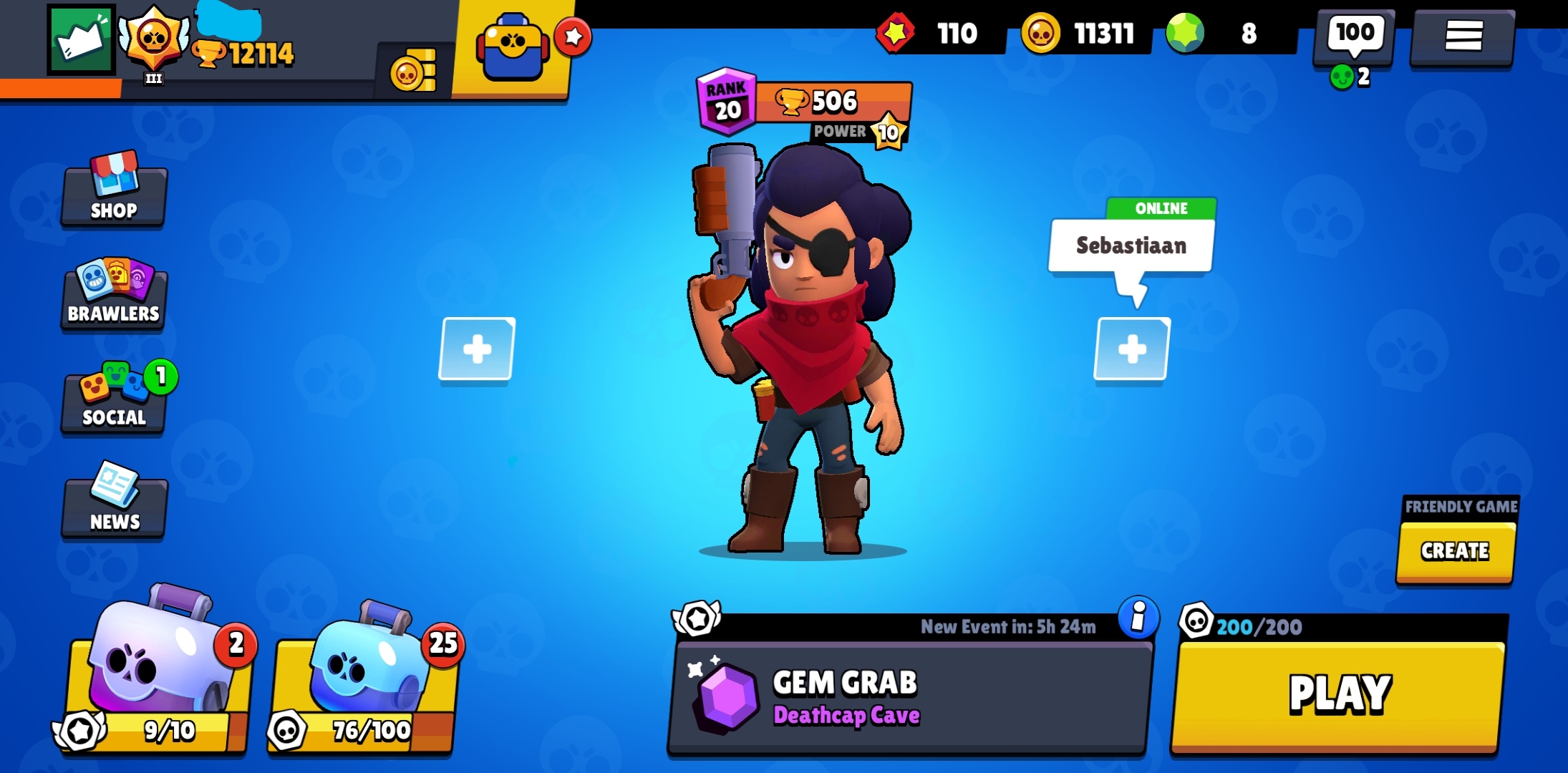1568x773 pixels.
Task: Tap the yellow PLAY button
Action: coord(1339,694)
